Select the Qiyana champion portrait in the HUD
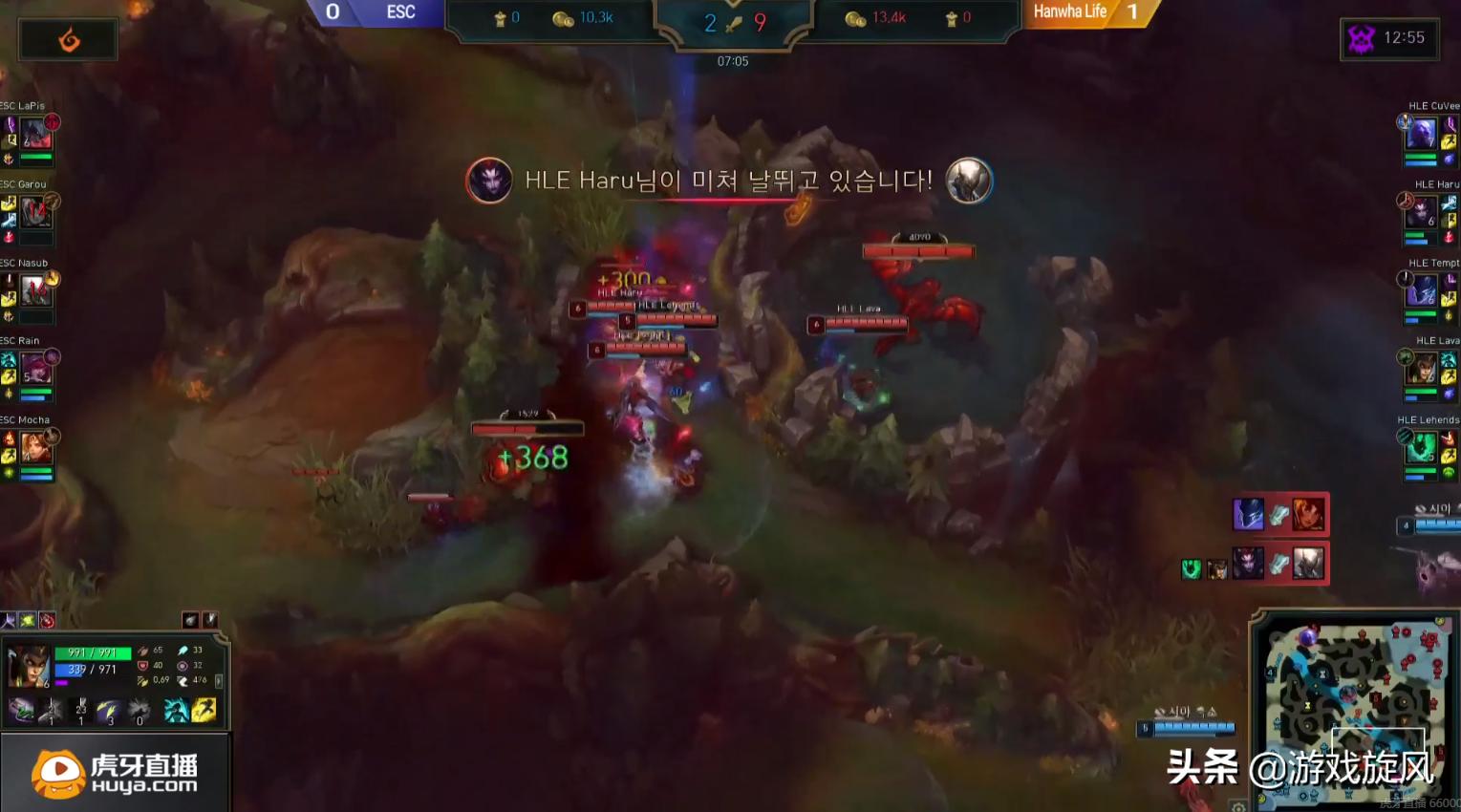 28,664
